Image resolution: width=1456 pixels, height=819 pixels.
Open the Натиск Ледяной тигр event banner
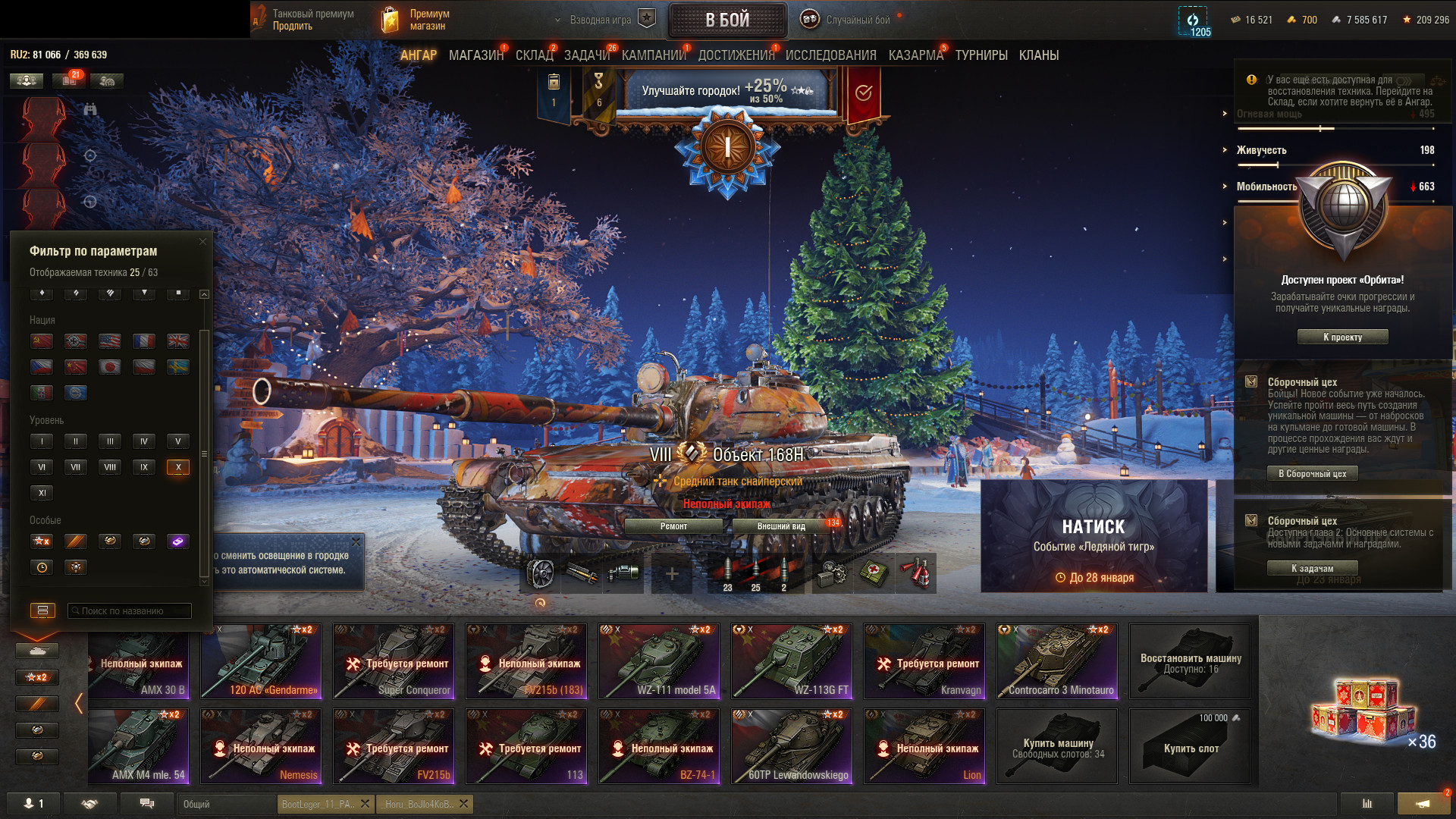tap(1094, 536)
